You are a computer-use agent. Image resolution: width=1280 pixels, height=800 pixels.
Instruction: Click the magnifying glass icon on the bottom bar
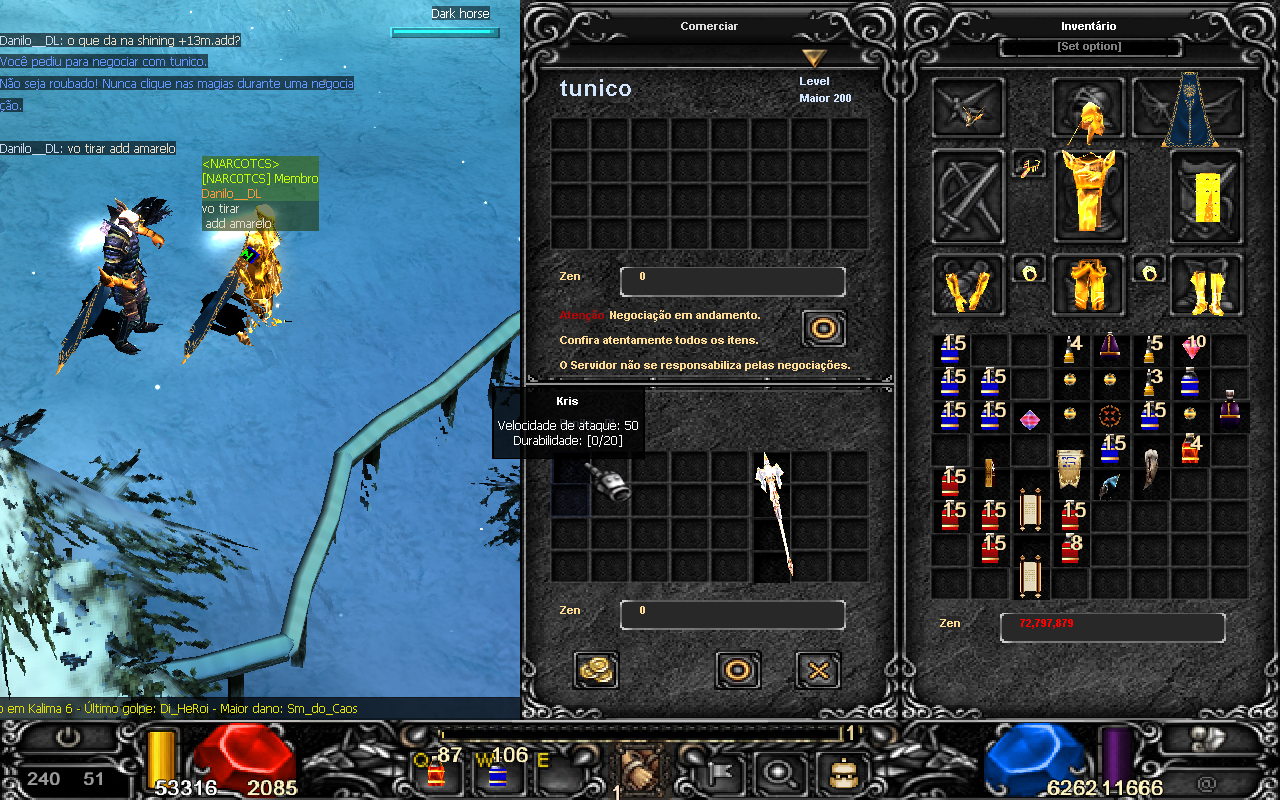click(x=775, y=770)
